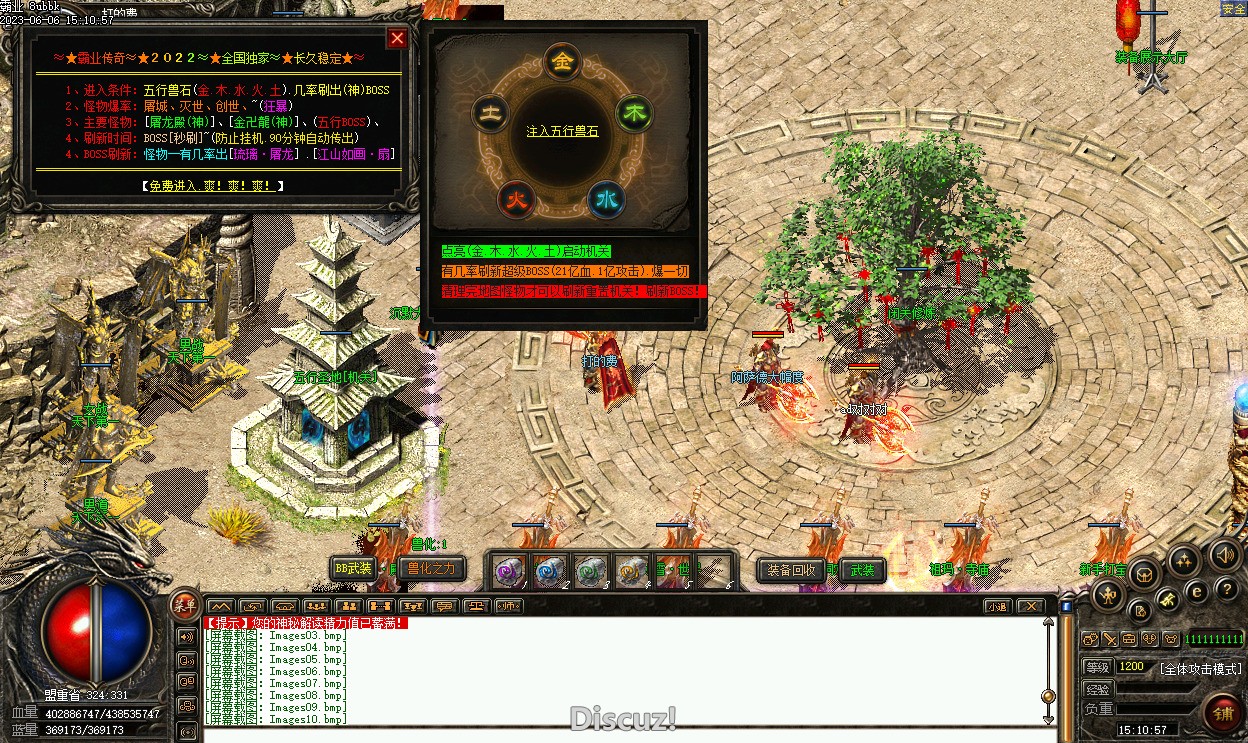The image size is (1248, 743).
Task: Activate the 兽化之力 button
Action: tap(431, 568)
